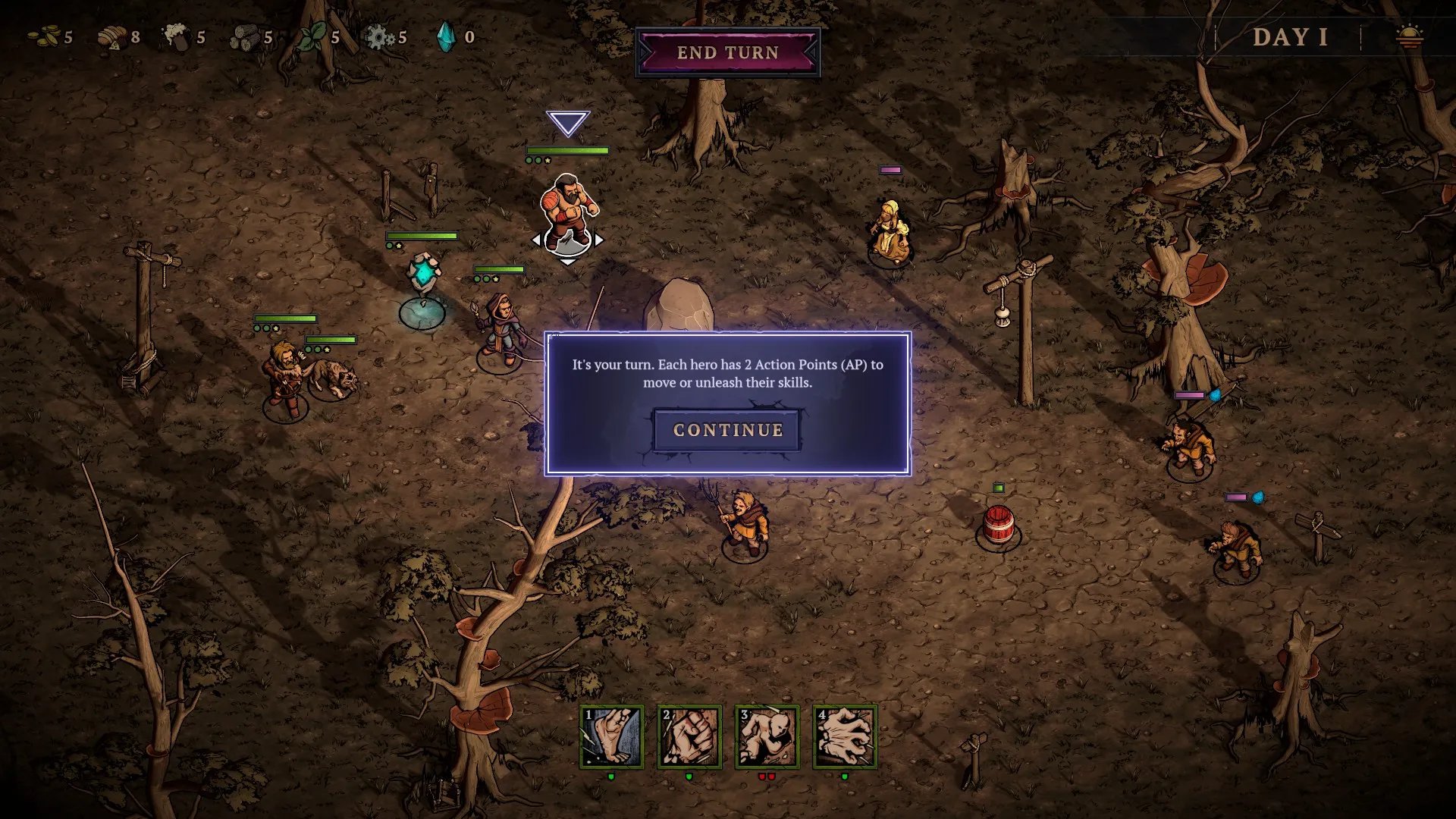This screenshot has height=819, width=1456.
Task: Activate the kick skill in slot 1
Action: [612, 737]
